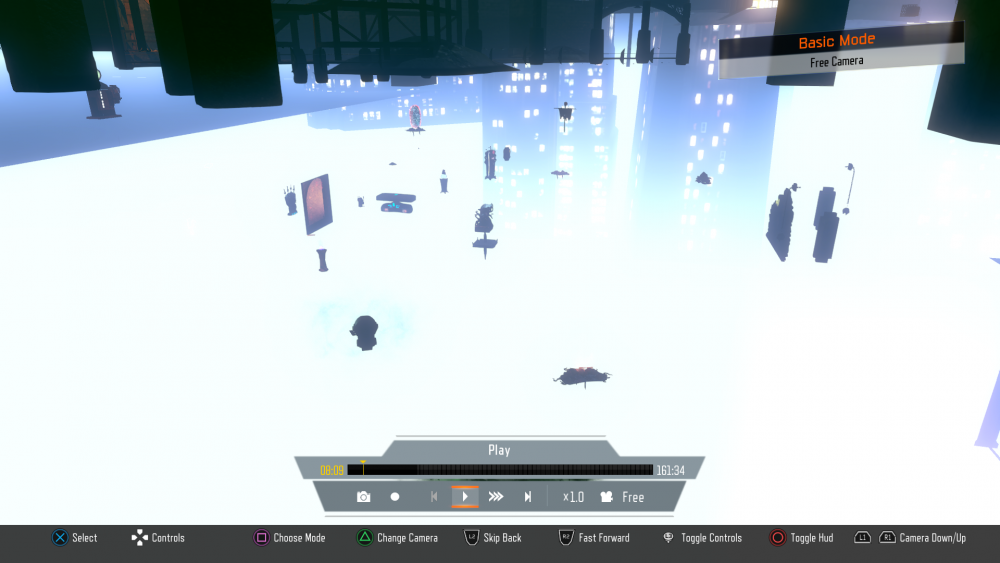Seek on the replay timeline bar
1000x563 pixels.
click(500, 470)
